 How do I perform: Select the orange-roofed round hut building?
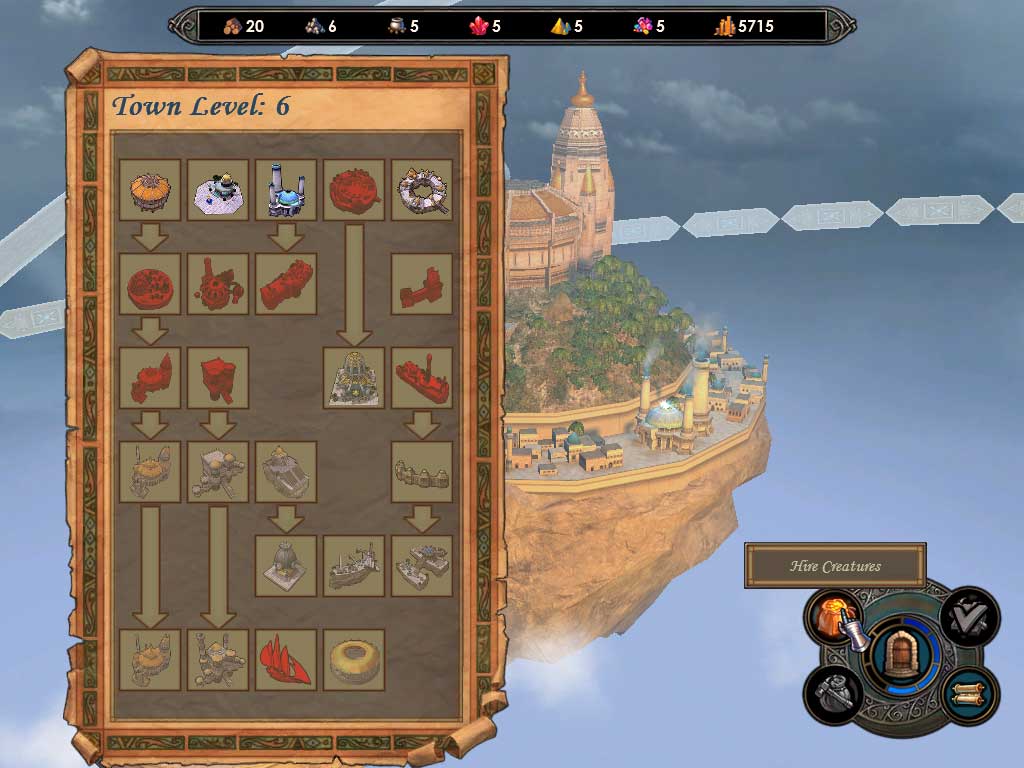(150, 190)
